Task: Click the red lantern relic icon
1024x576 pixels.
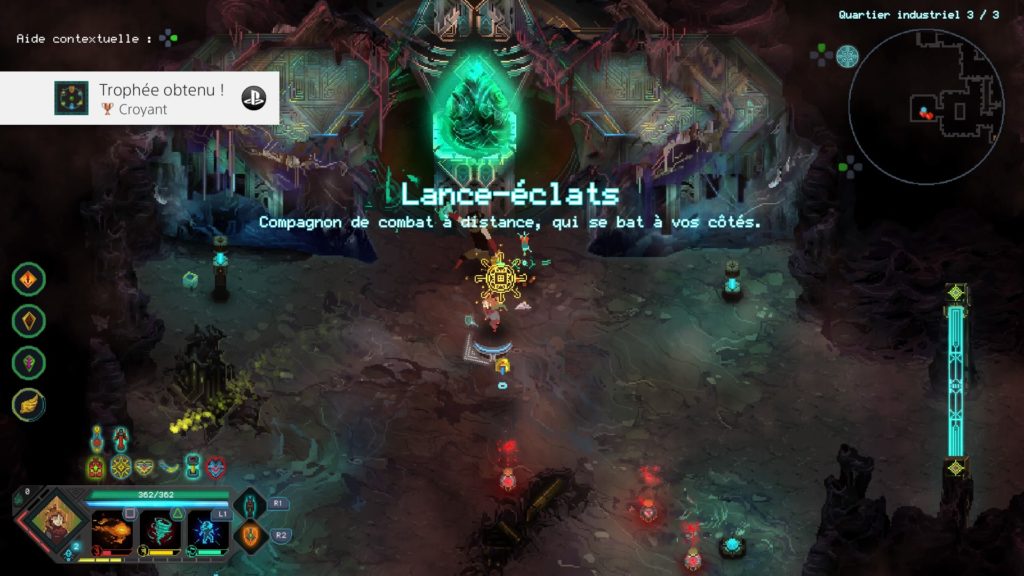Action: coord(97,467)
